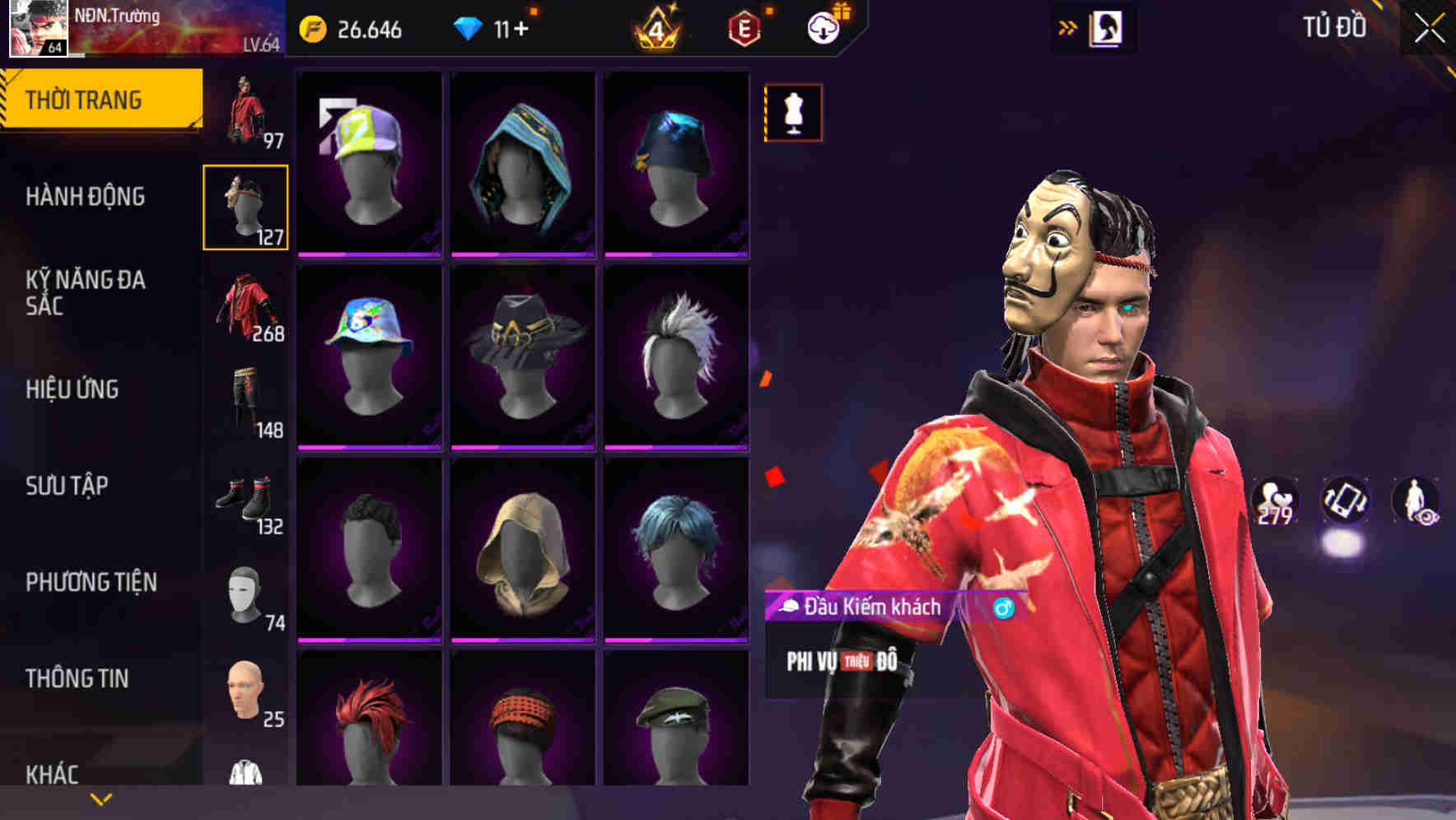Select the Dali mask head item thumbnail
Image resolution: width=1456 pixels, height=820 pixels.
click(x=245, y=206)
